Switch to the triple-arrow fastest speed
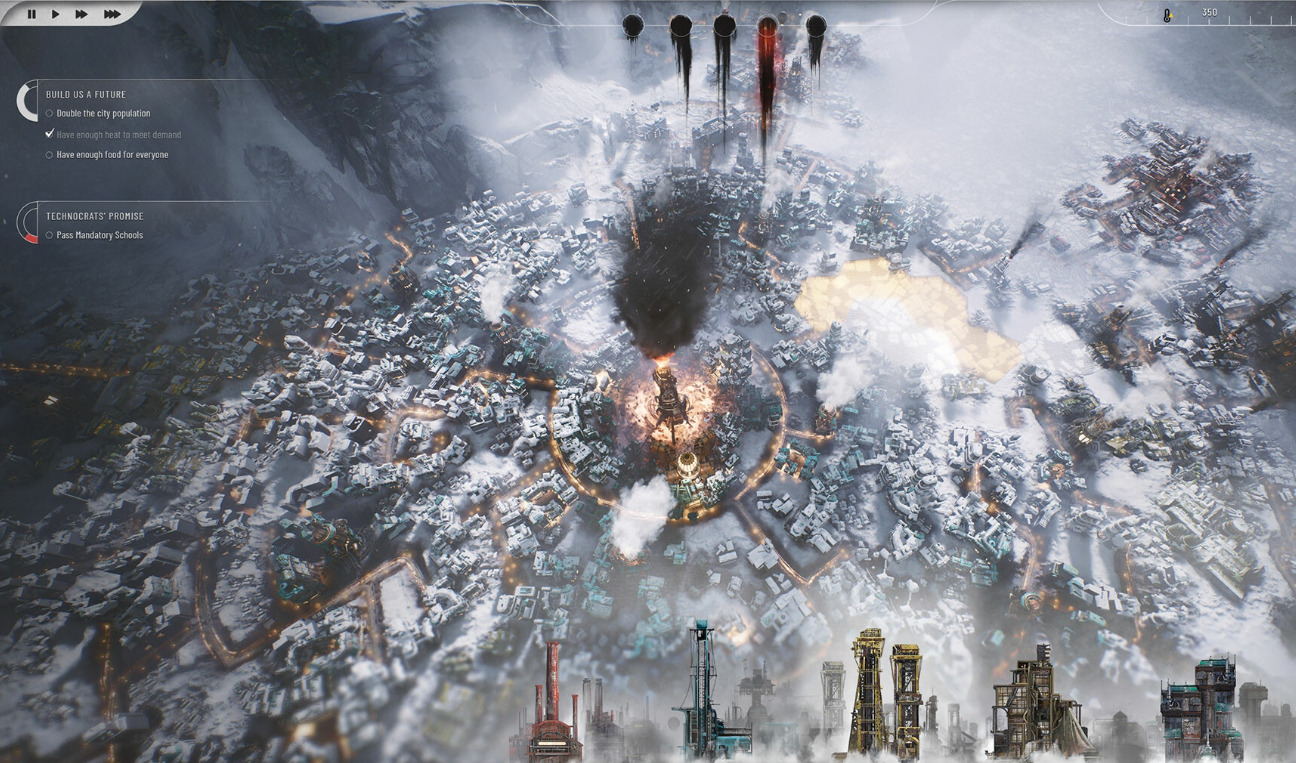This screenshot has width=1296, height=763. [112, 14]
